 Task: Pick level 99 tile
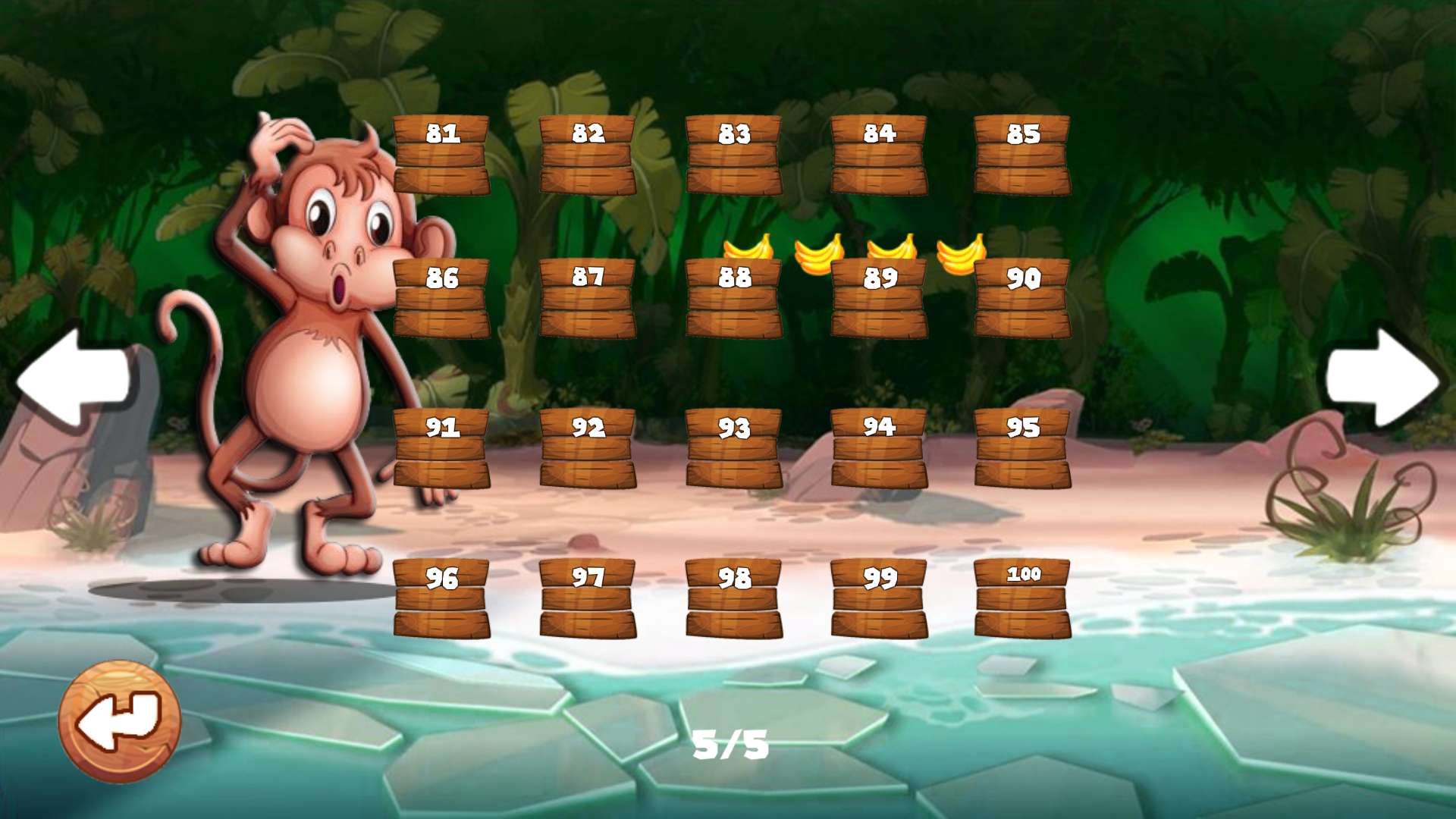point(879,598)
